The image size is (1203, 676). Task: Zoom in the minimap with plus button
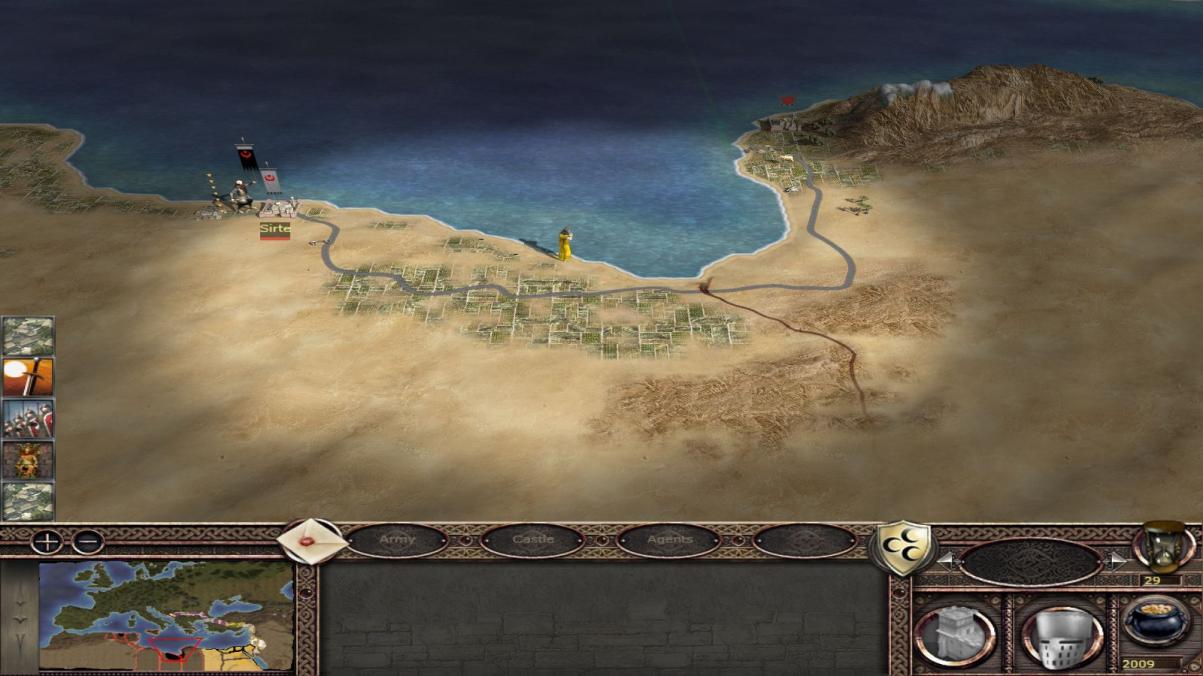click(47, 542)
